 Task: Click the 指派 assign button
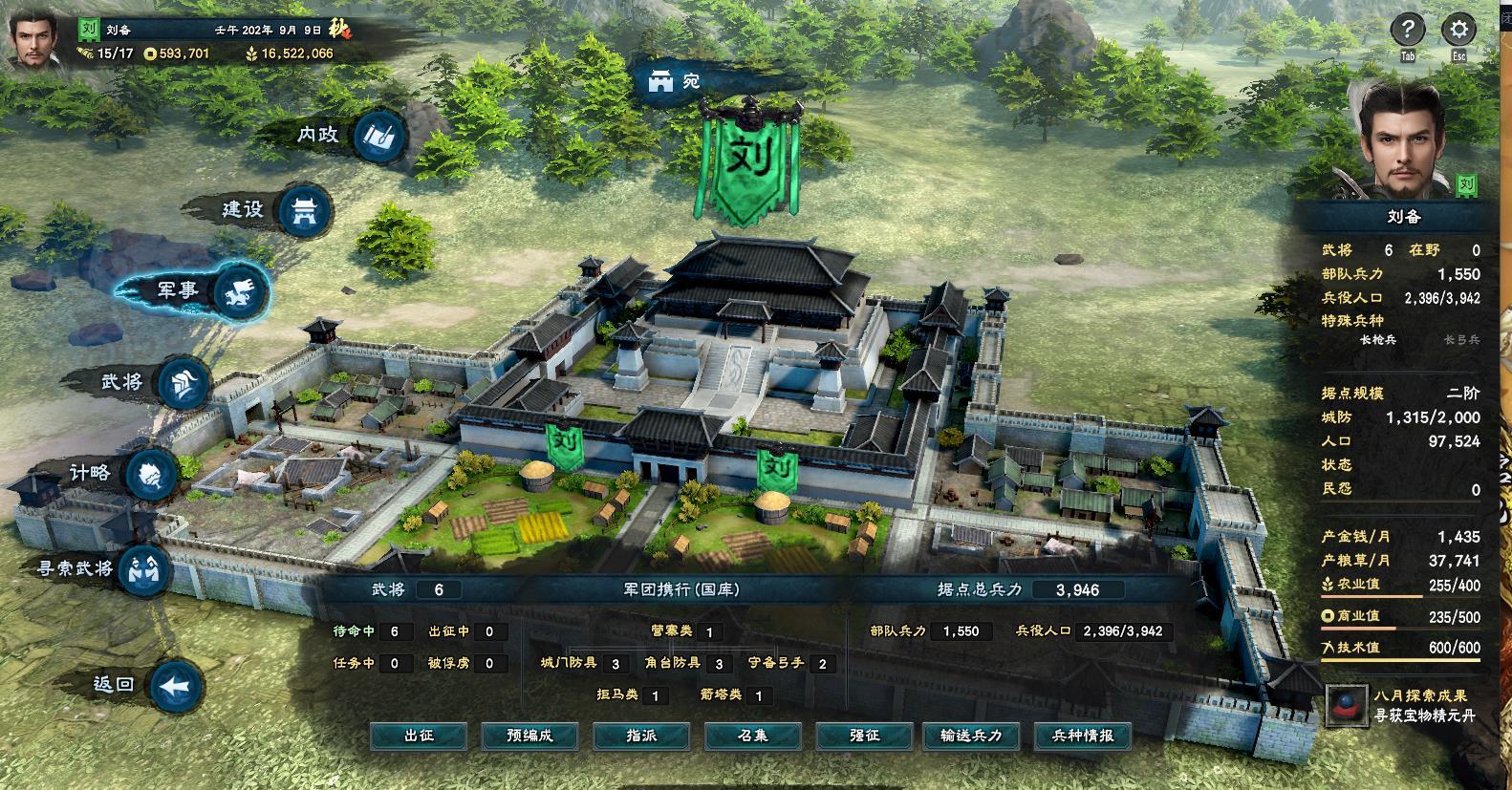[x=641, y=736]
